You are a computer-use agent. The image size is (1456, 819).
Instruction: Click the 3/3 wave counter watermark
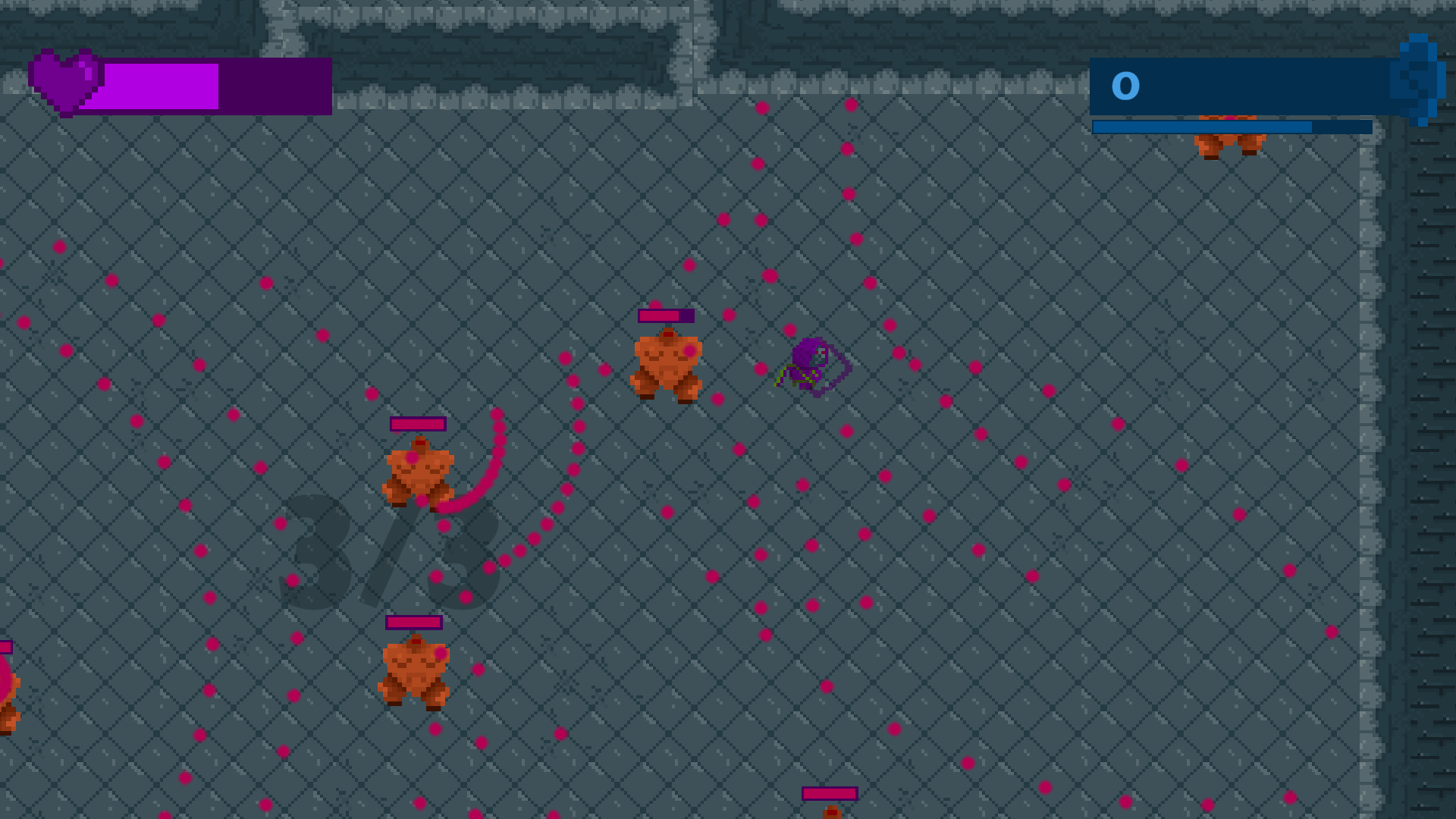coord(387,554)
